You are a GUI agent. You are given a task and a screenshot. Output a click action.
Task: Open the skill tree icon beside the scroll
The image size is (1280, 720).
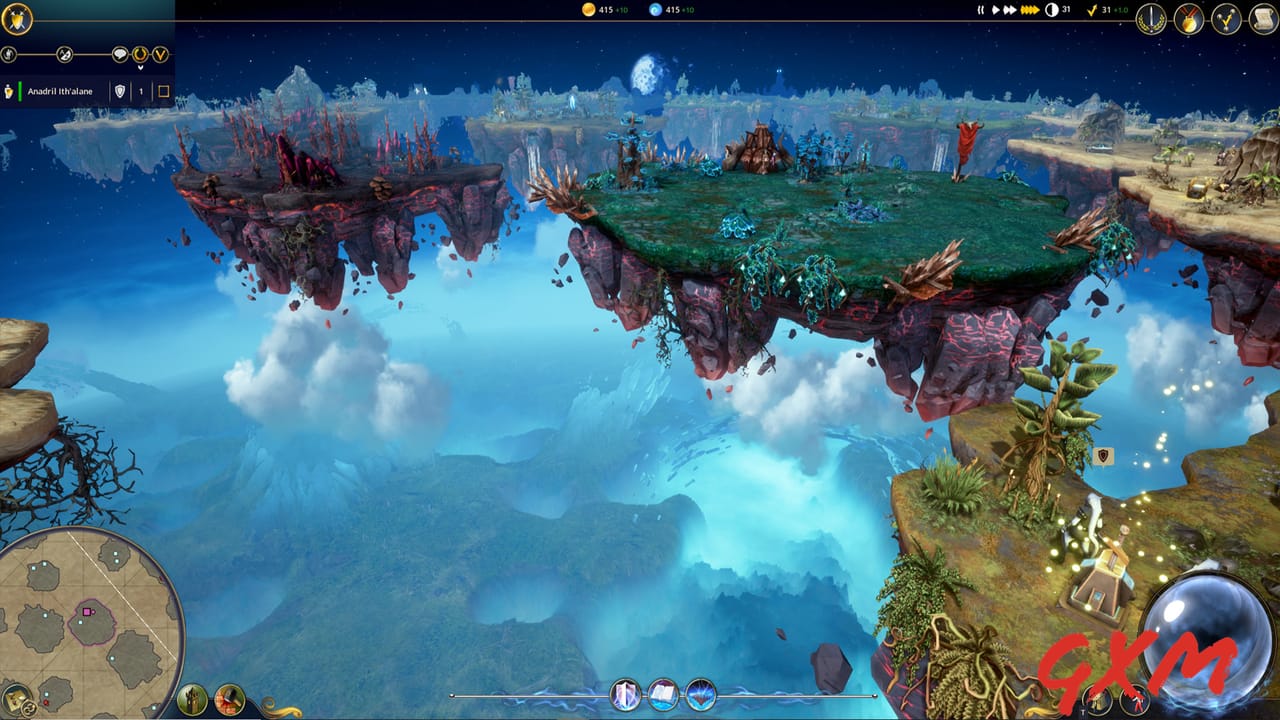coord(1226,19)
